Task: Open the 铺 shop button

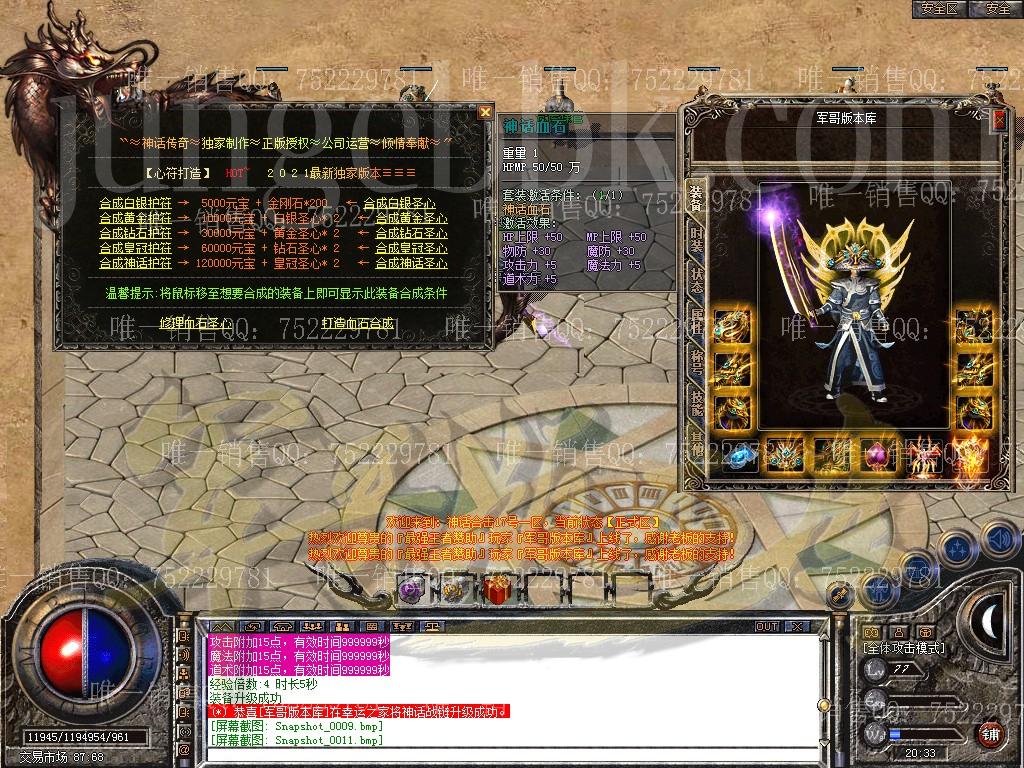Action: click(x=991, y=735)
